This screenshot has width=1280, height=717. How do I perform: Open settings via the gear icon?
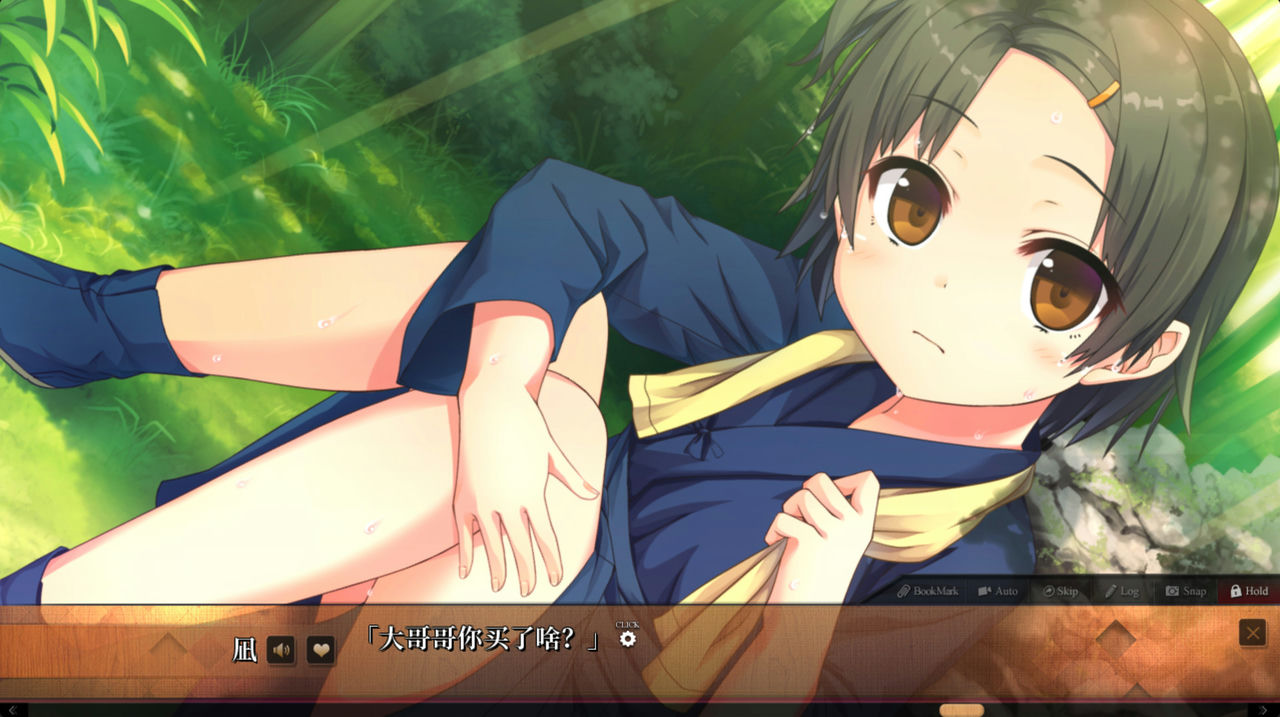pyautogui.click(x=627, y=639)
